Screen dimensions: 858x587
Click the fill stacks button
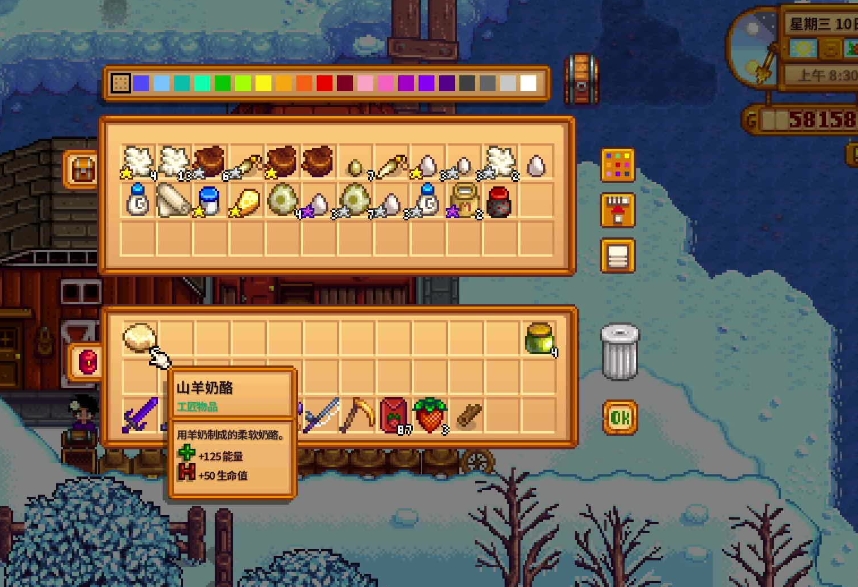coord(618,210)
